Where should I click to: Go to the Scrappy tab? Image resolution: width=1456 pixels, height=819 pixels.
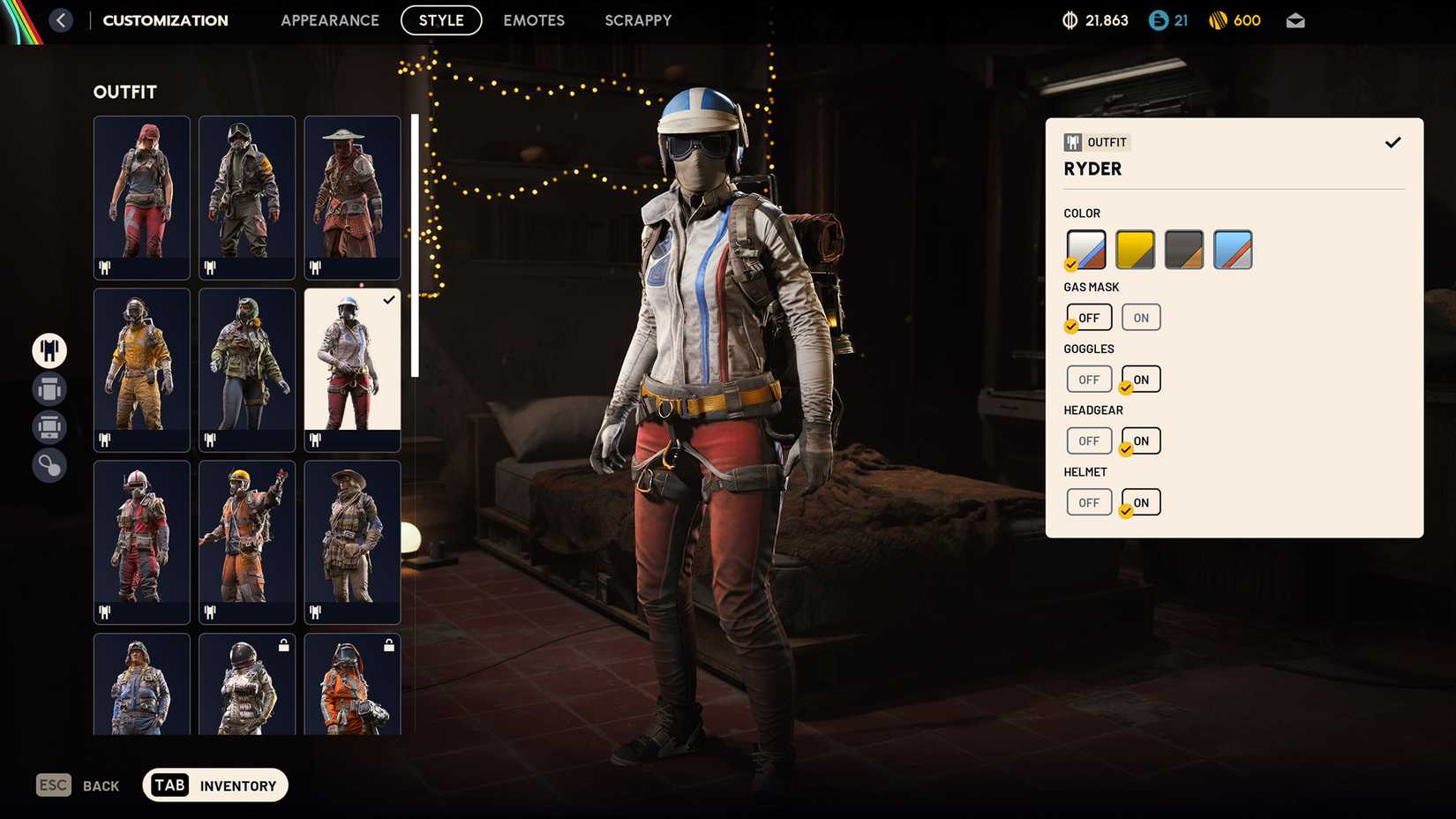click(638, 19)
